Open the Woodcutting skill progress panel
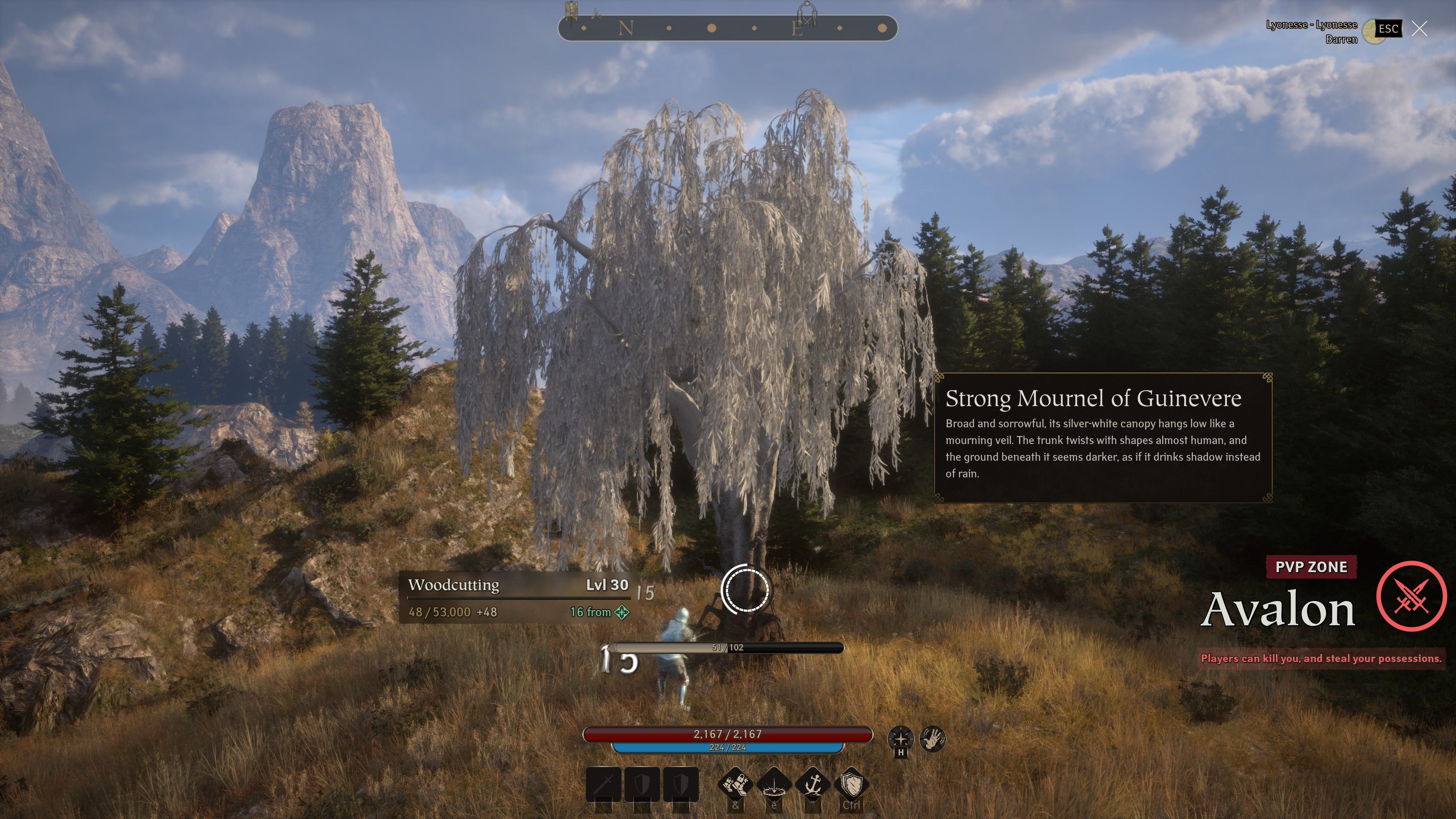 (518, 598)
